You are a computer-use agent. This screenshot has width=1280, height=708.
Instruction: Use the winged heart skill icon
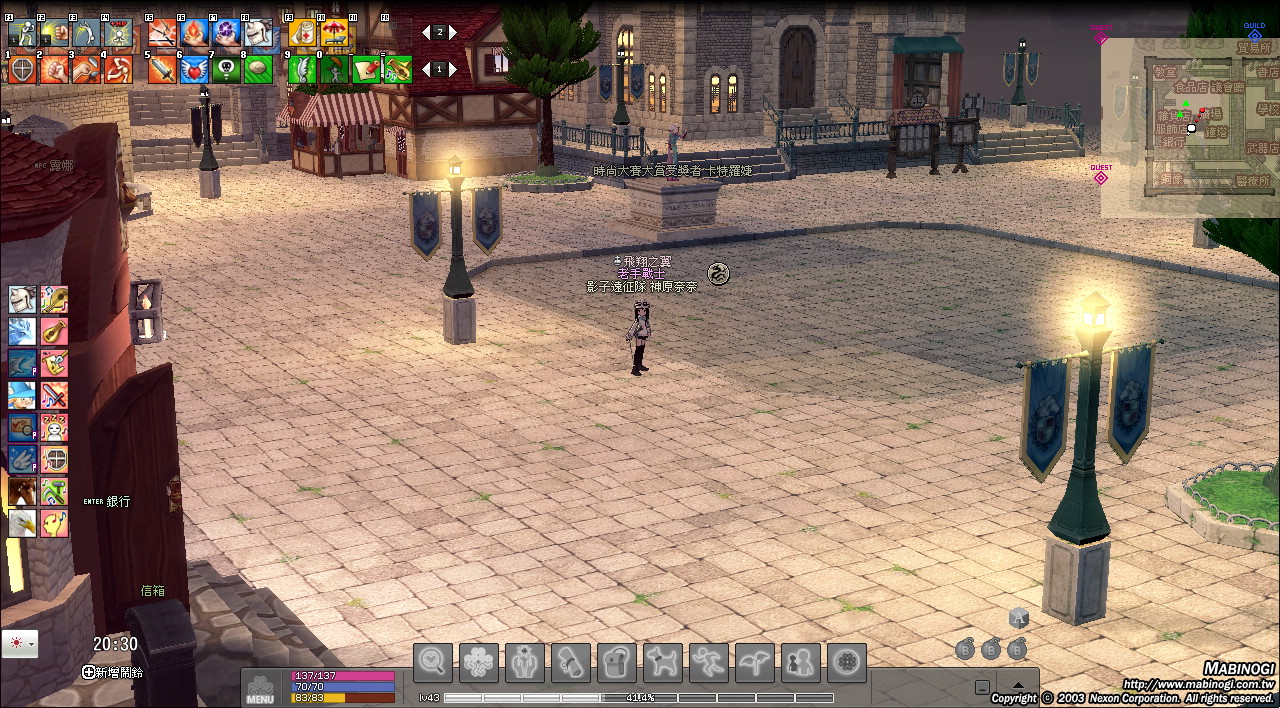click(x=194, y=70)
